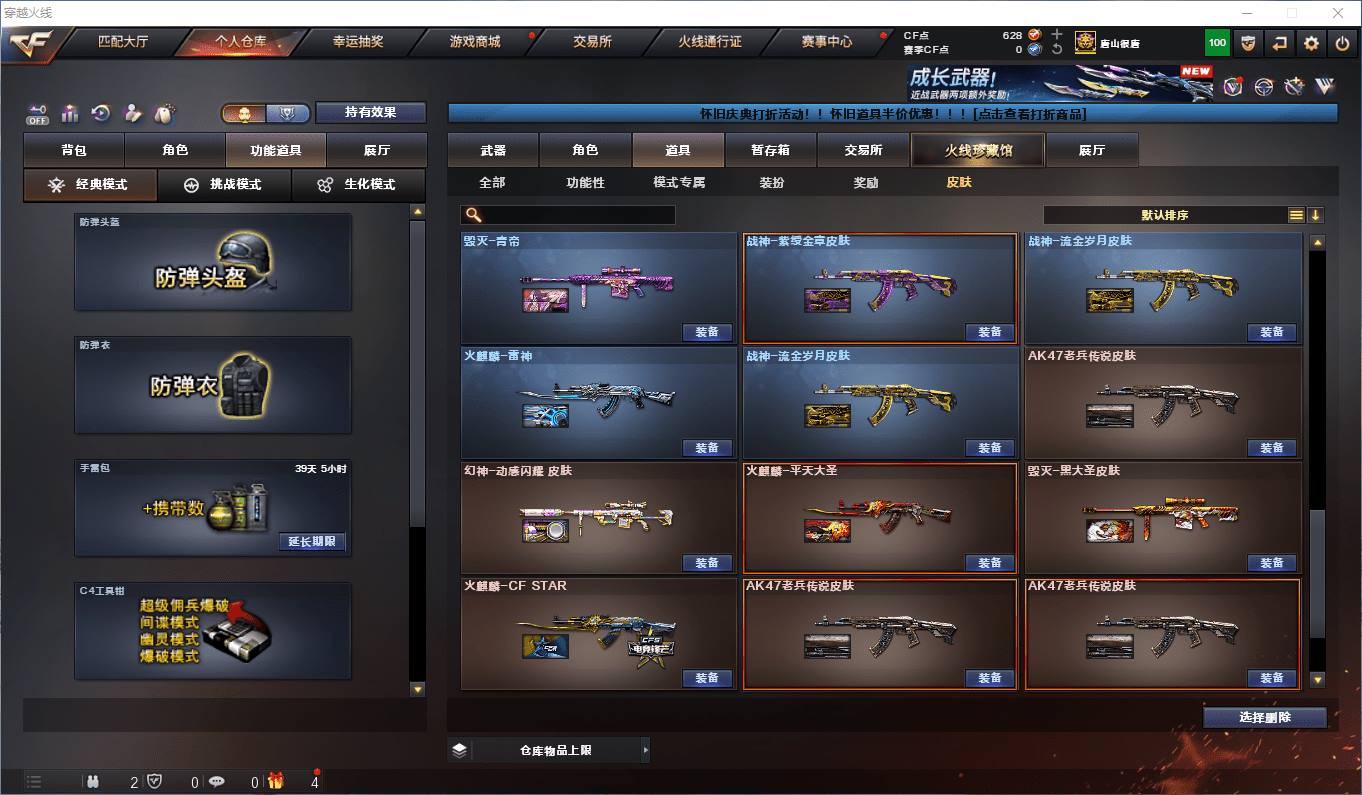
Task: Open settings via the gear icon
Action: pos(1312,43)
